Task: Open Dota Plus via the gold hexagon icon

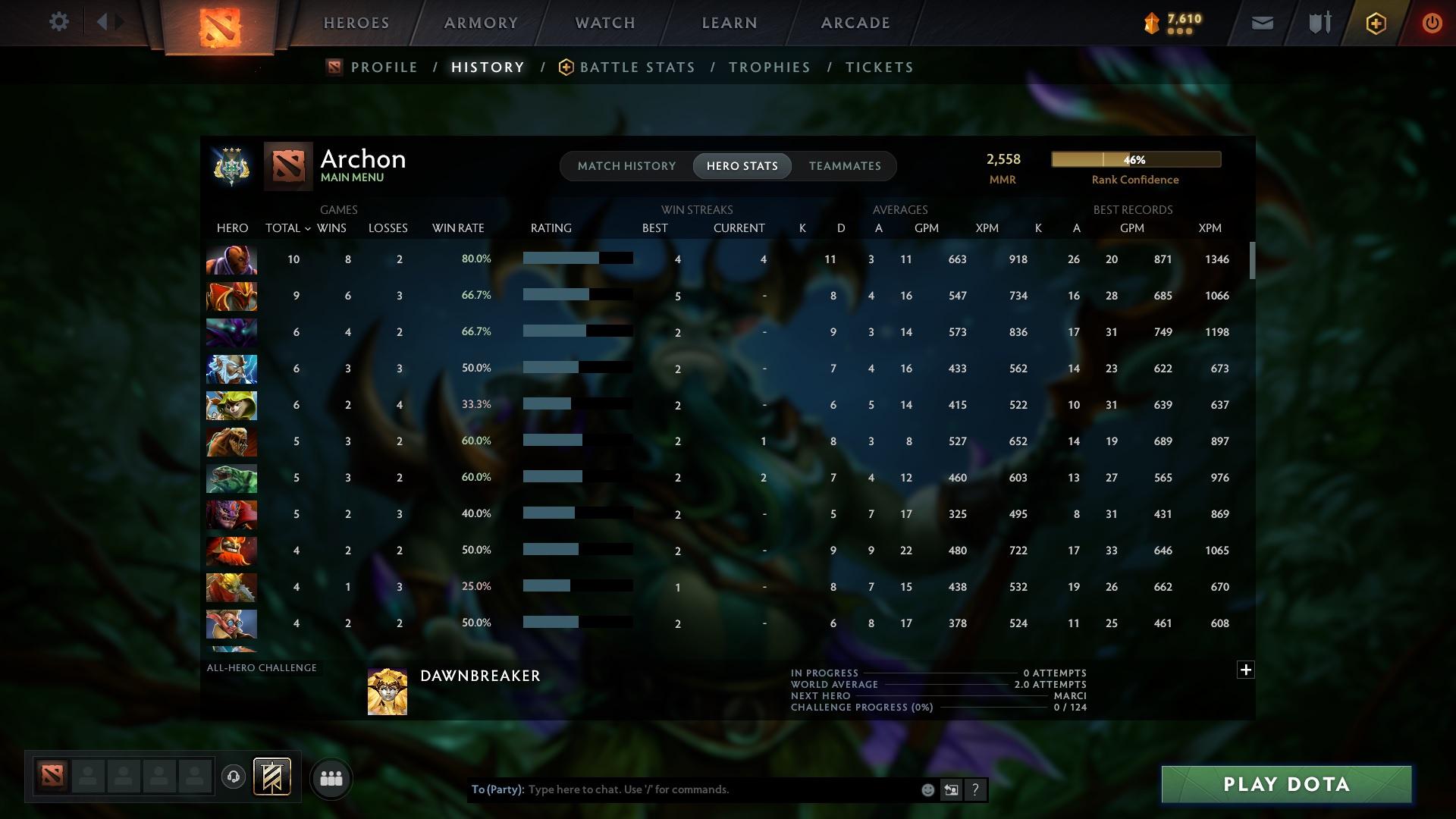Action: (1375, 22)
